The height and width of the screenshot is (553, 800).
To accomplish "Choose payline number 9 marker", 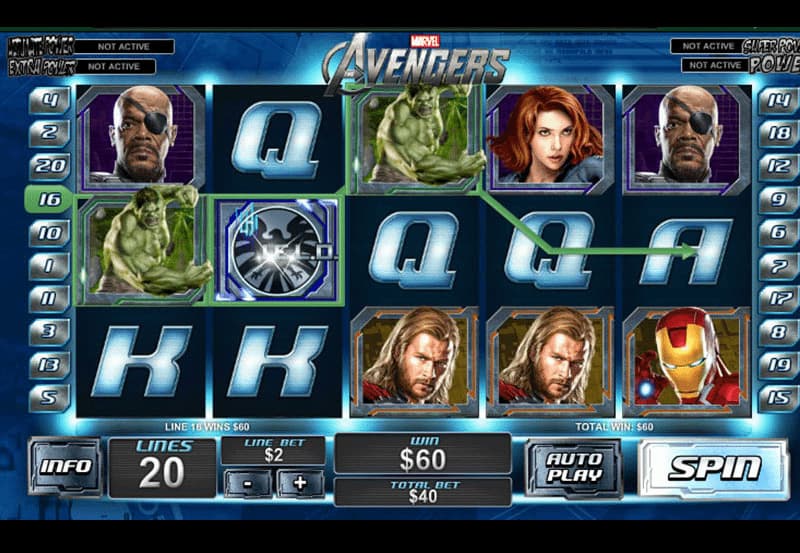I will pos(777,199).
